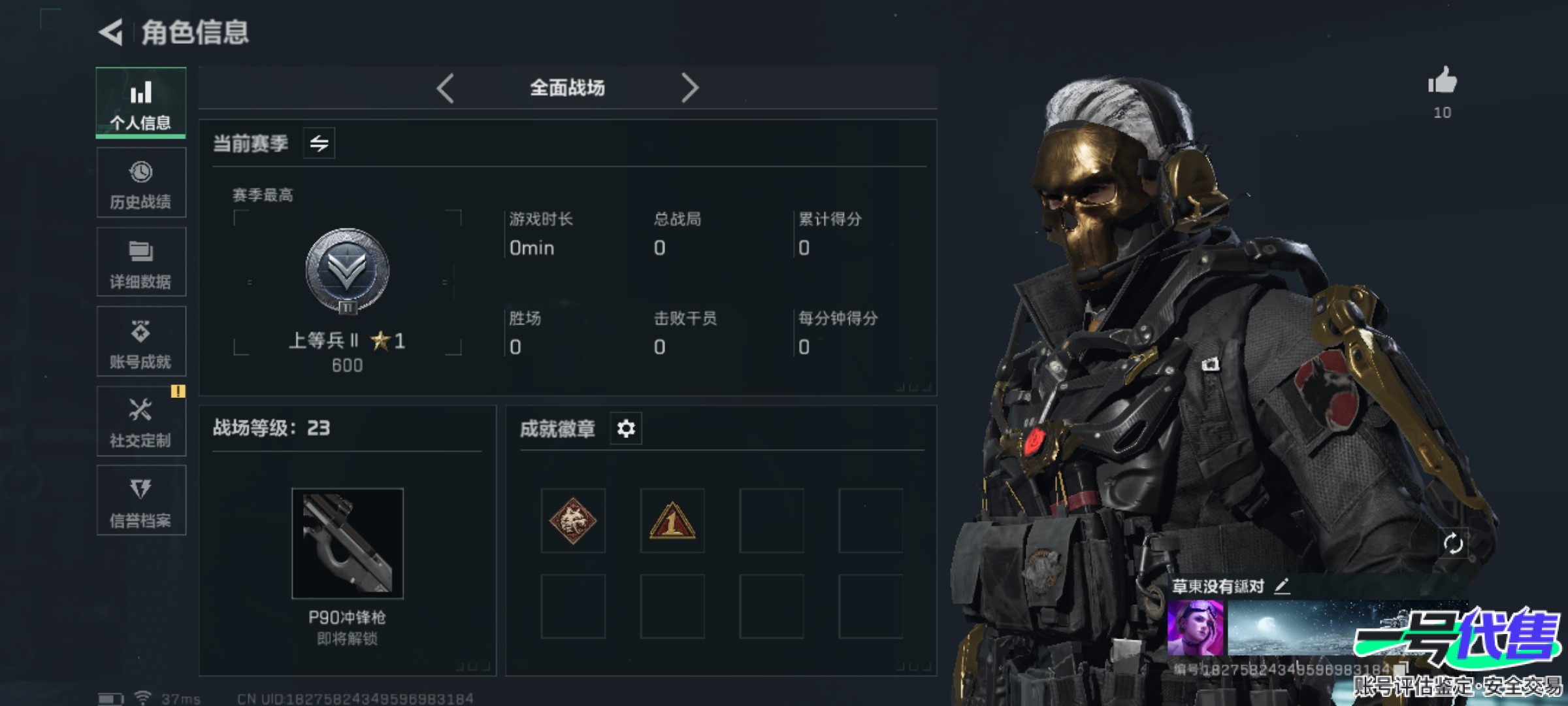Edit the player name with the pencil icon
Screen dimensions: 1568x706
[x=1282, y=586]
